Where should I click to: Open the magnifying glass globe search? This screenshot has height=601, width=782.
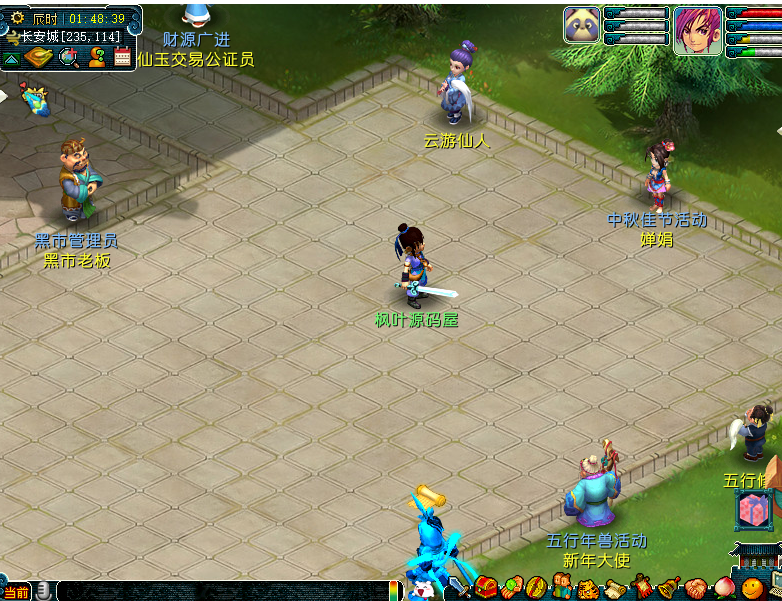tap(69, 57)
